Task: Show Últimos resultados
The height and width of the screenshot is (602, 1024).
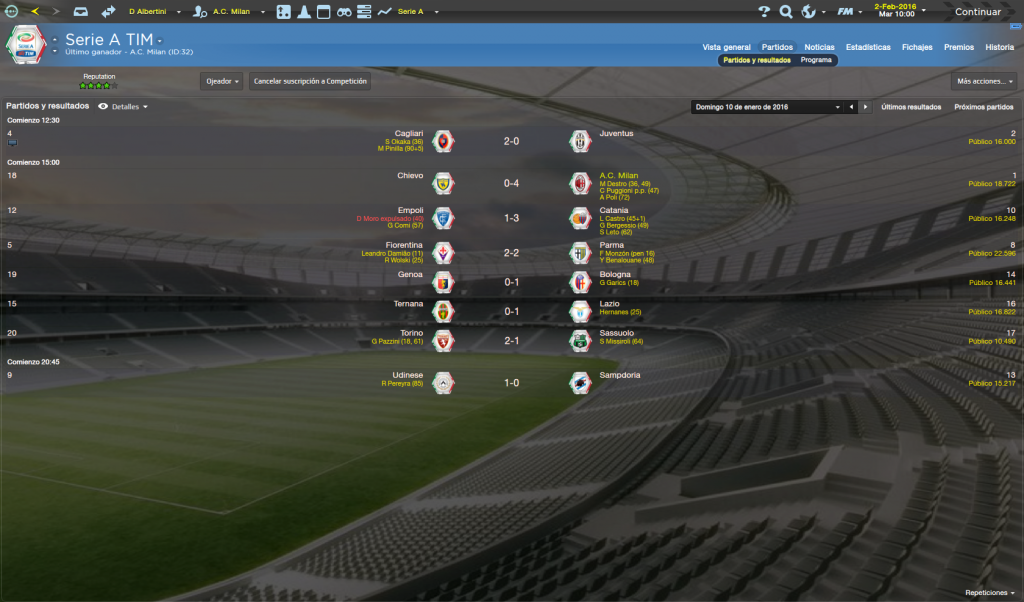Action: [x=911, y=106]
